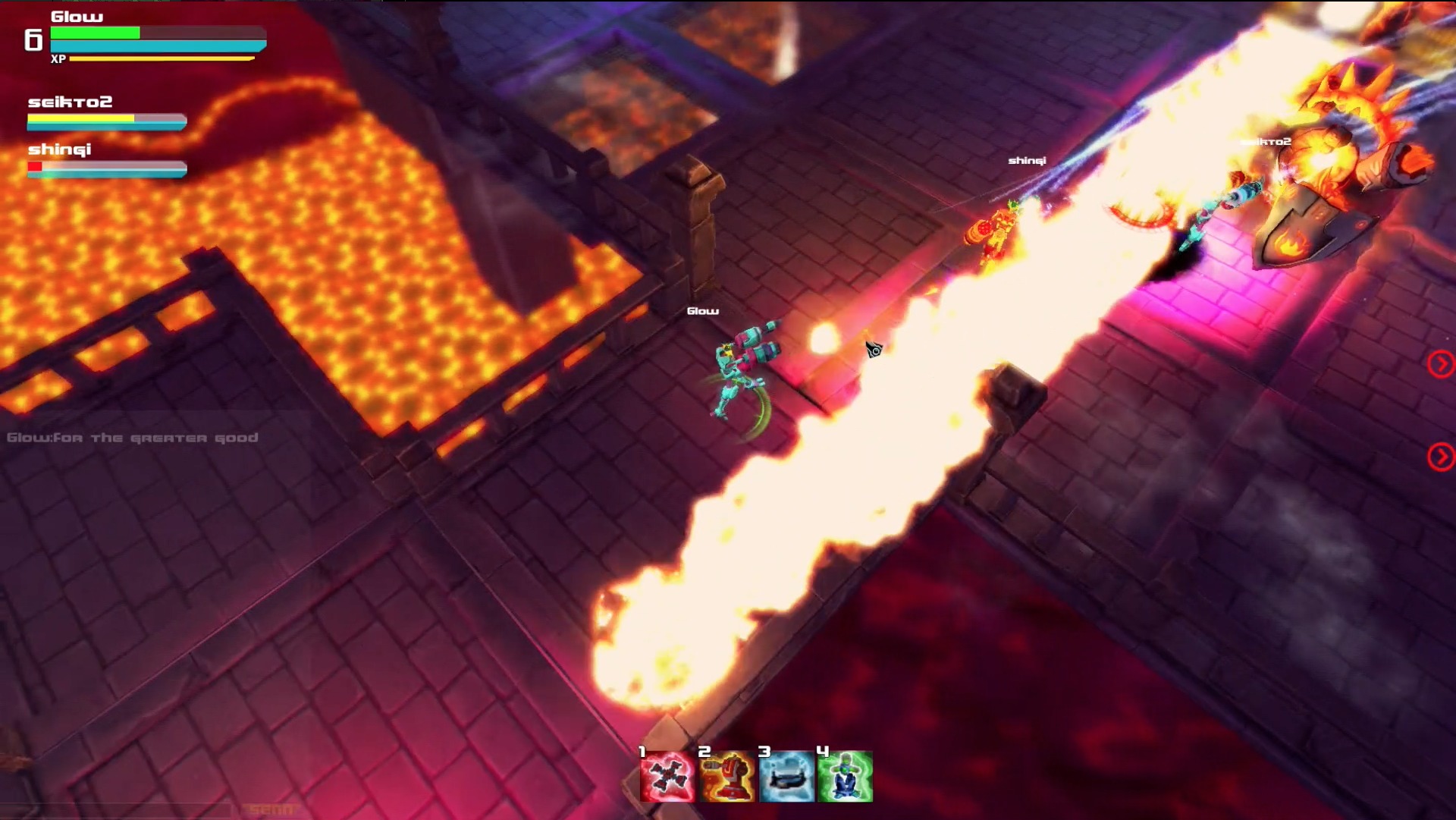Click the chat message For the greater good
The width and height of the screenshot is (1456, 820).
click(x=133, y=438)
